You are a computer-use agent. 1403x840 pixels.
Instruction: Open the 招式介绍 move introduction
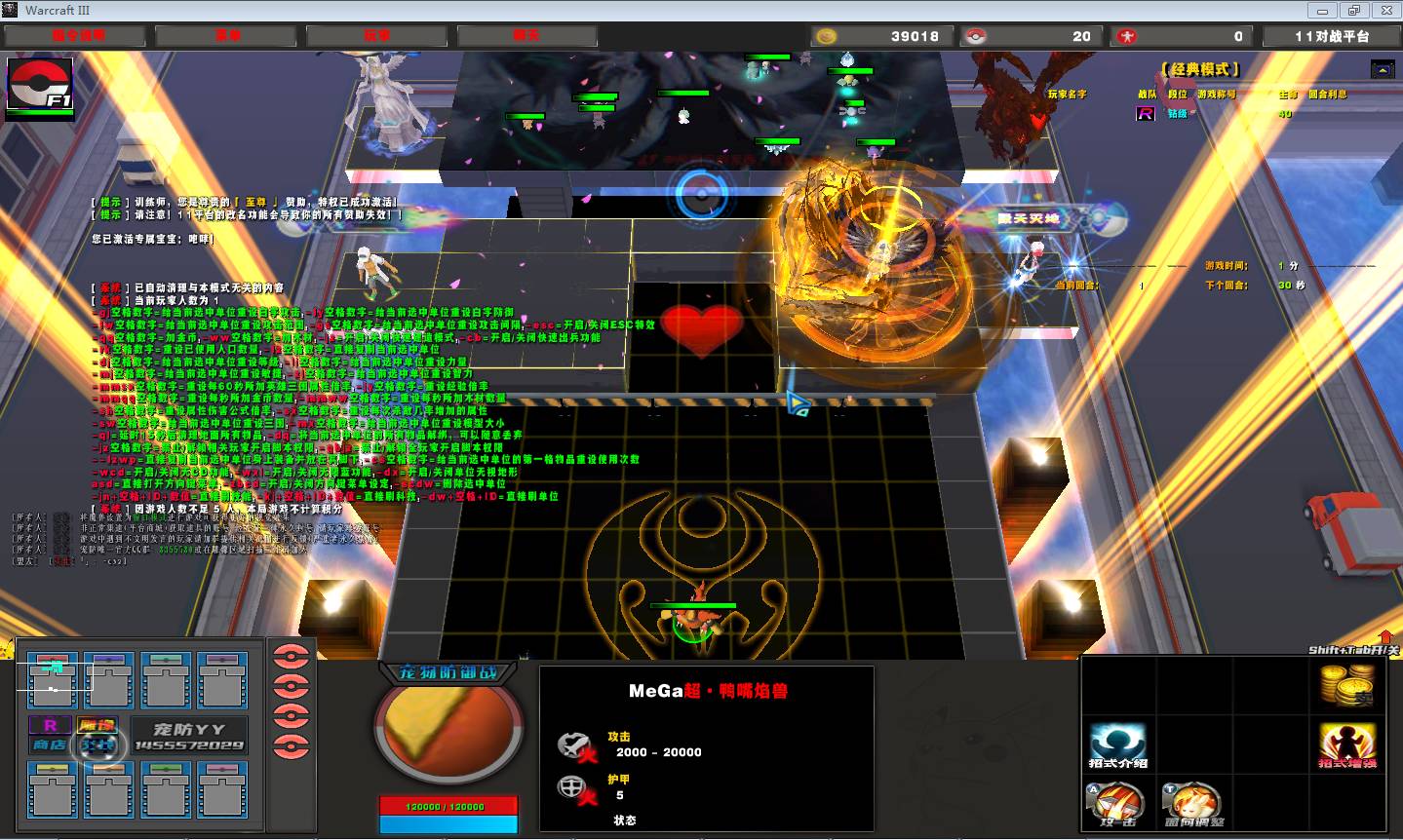tap(1118, 746)
